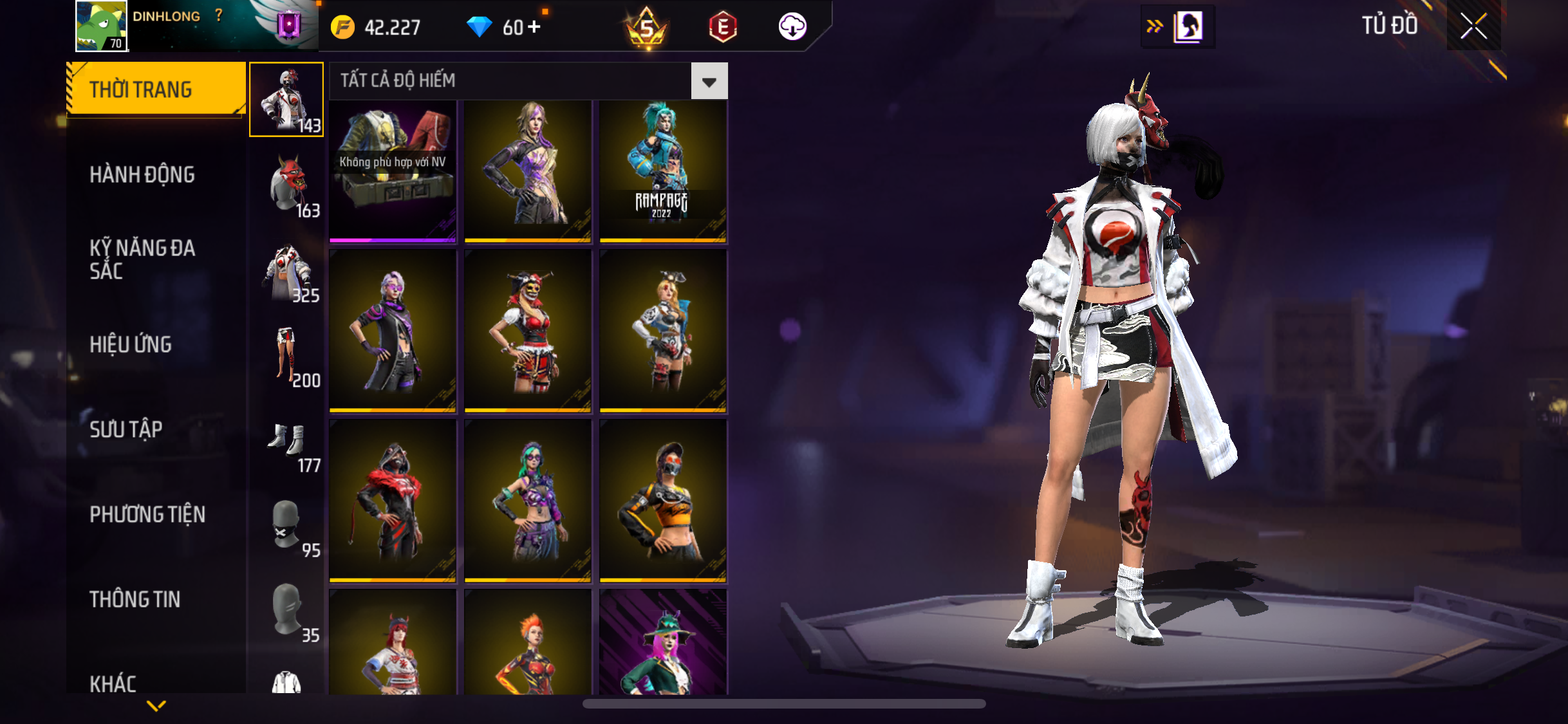Show the Thông Tin section
The image size is (1568, 724).
pos(135,600)
